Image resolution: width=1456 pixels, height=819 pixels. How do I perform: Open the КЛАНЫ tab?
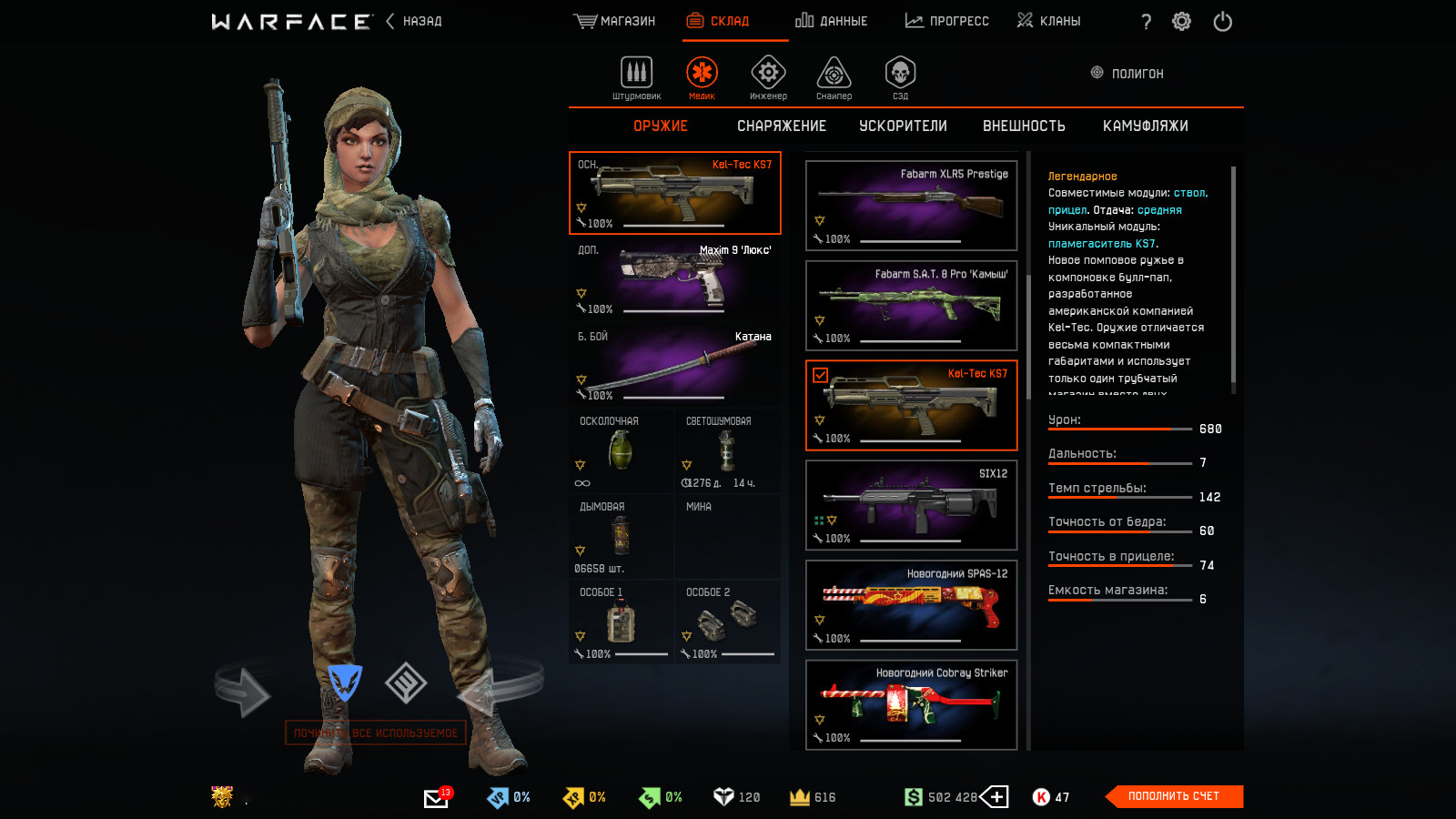click(1049, 21)
